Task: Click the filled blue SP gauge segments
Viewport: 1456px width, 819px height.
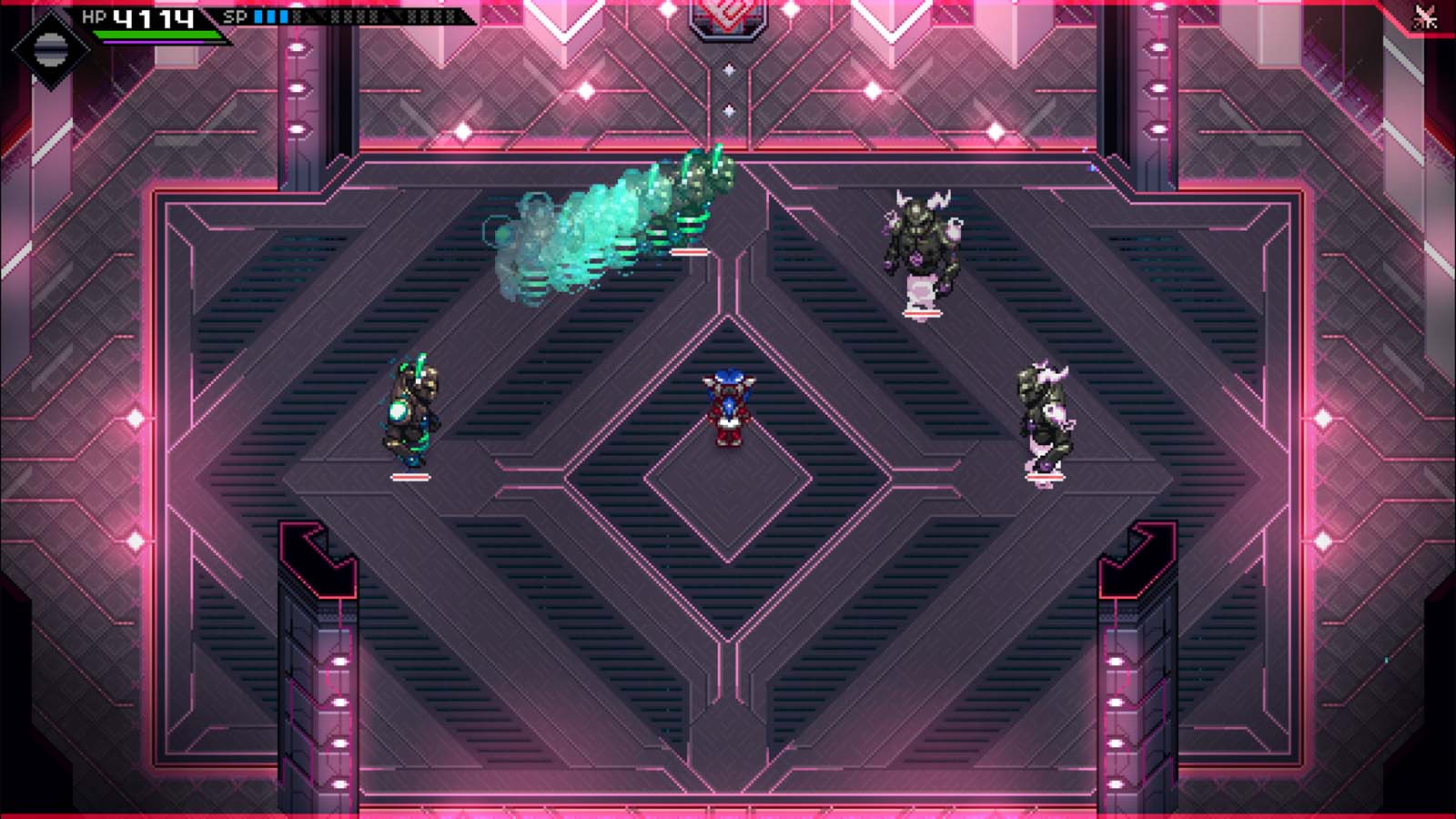Action: (273, 15)
